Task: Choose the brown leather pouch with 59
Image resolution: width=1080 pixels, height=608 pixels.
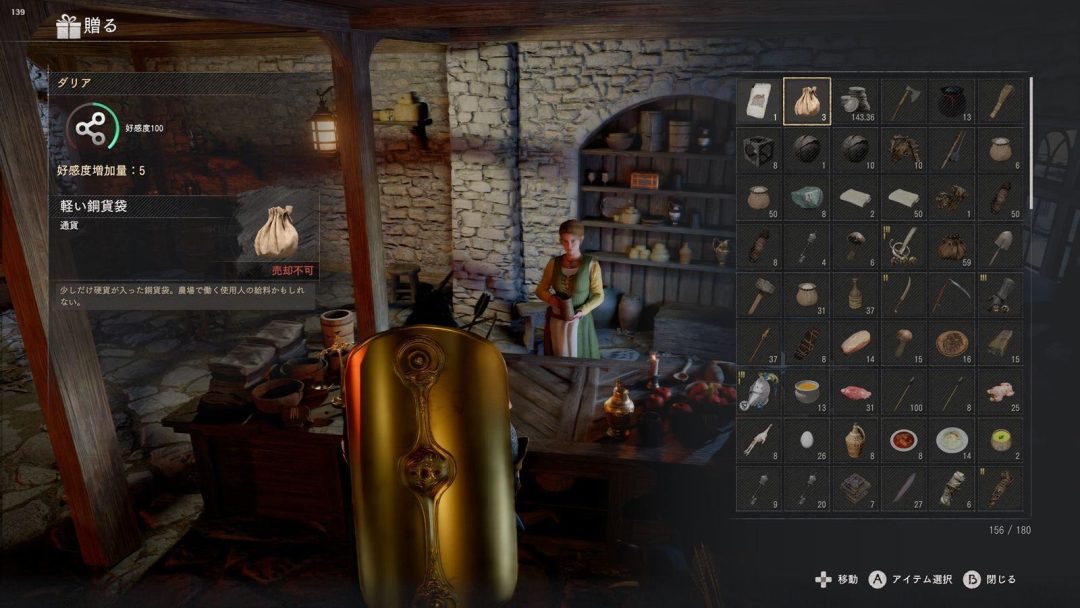Action: pos(951,245)
